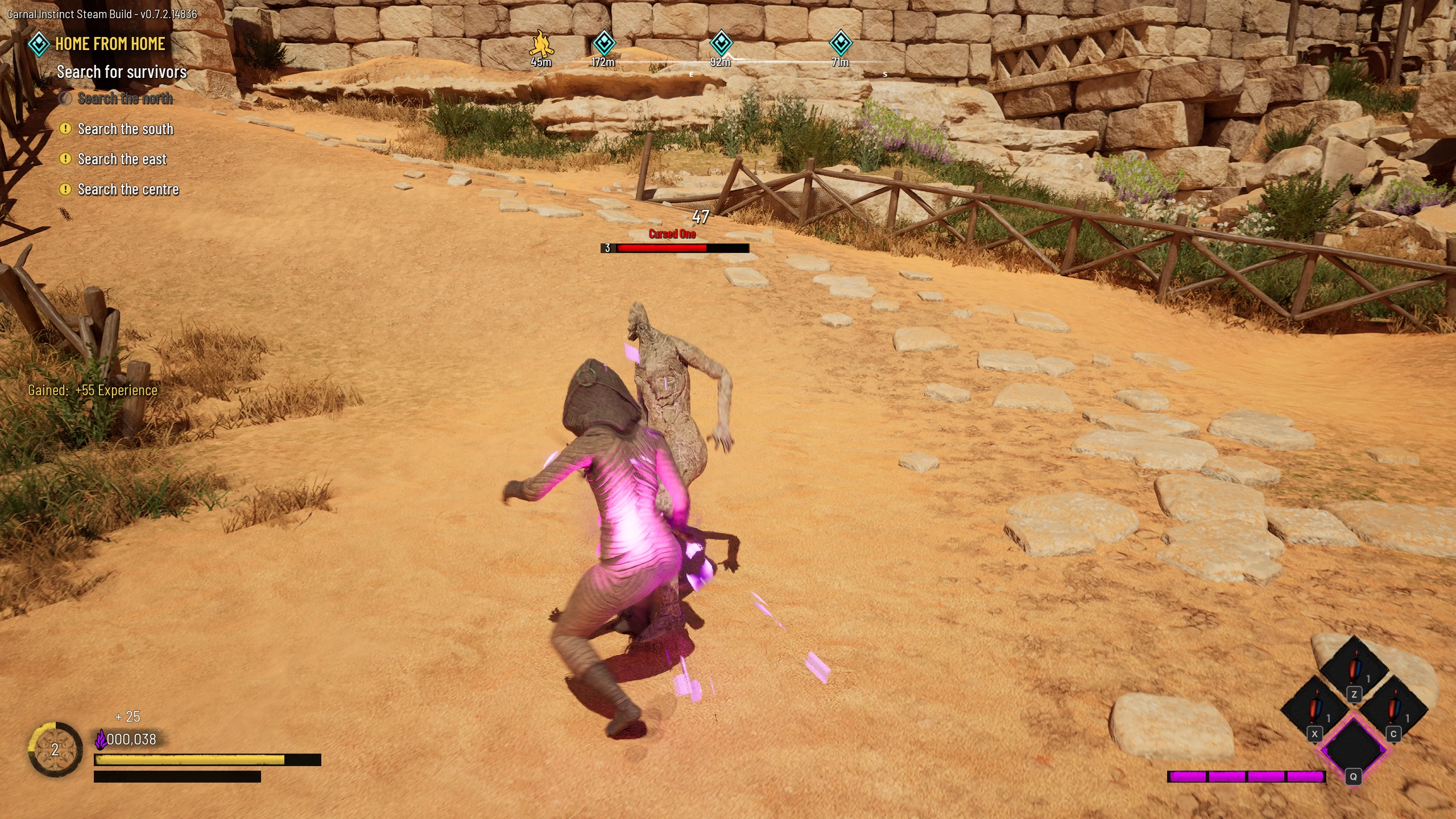Select the 71m quest marker on compass
Viewport: 1456px width, 819px height.
(x=840, y=43)
